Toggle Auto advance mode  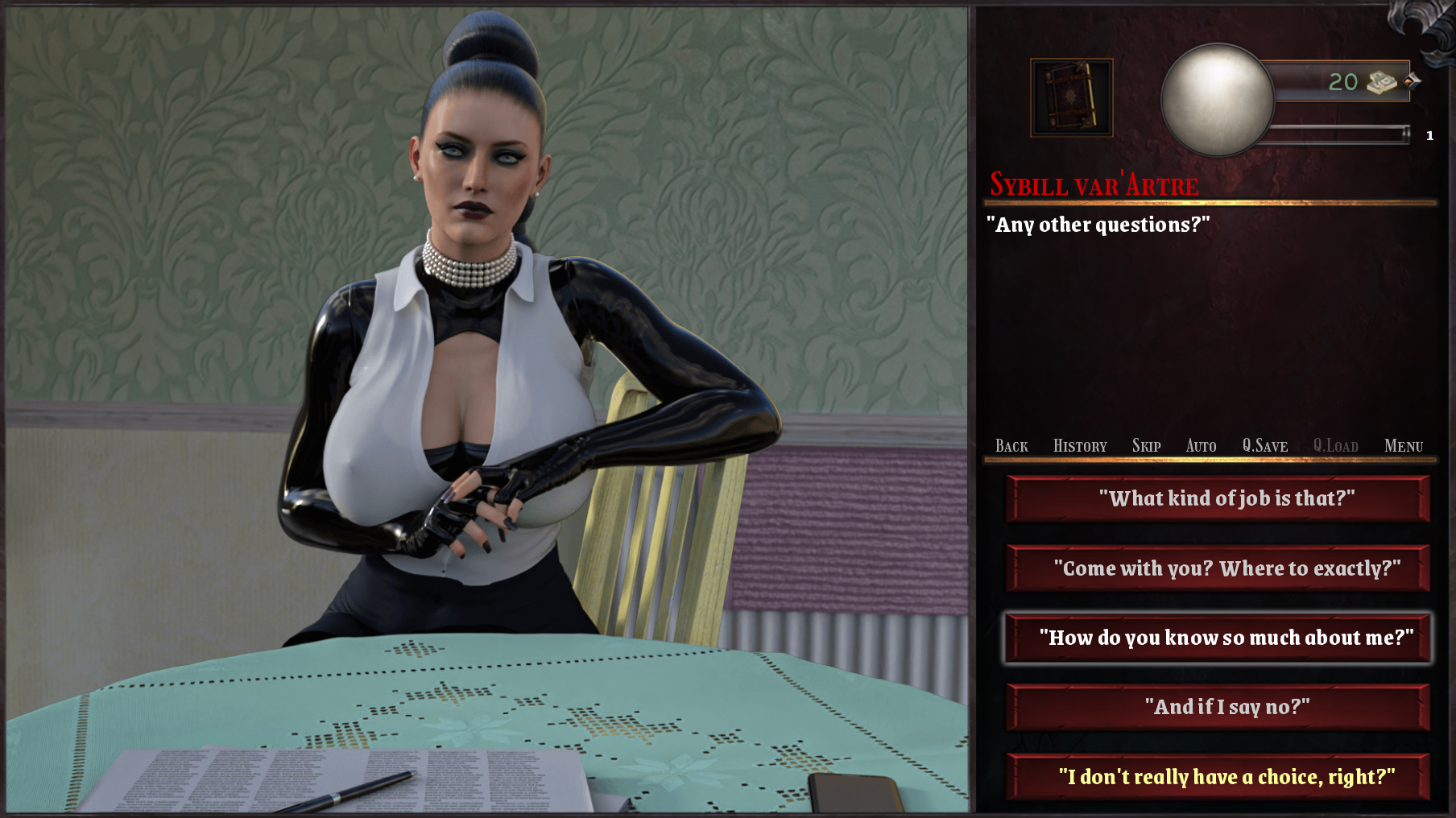click(1201, 446)
